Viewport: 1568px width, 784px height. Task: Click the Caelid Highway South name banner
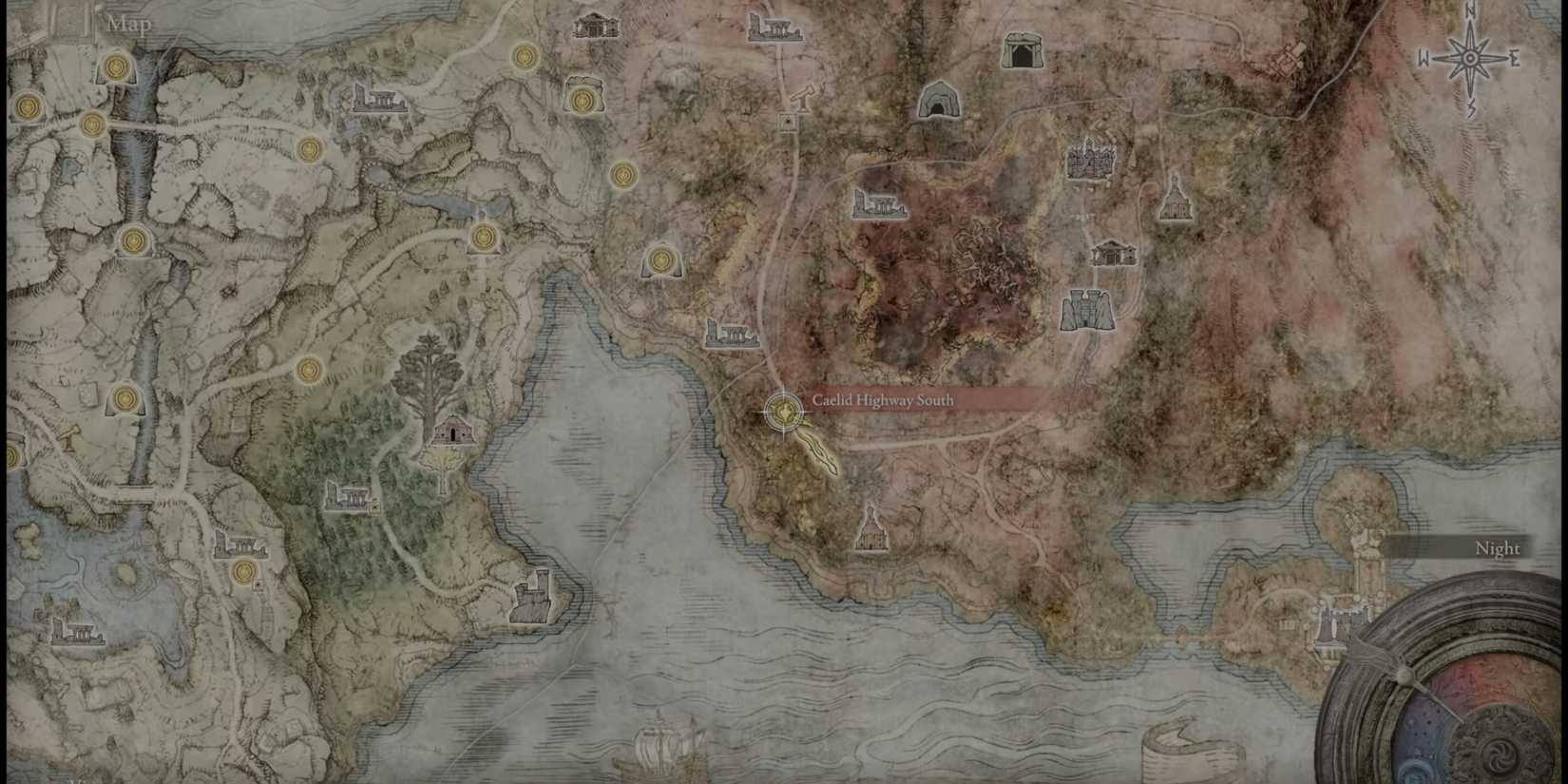pyautogui.click(x=882, y=401)
